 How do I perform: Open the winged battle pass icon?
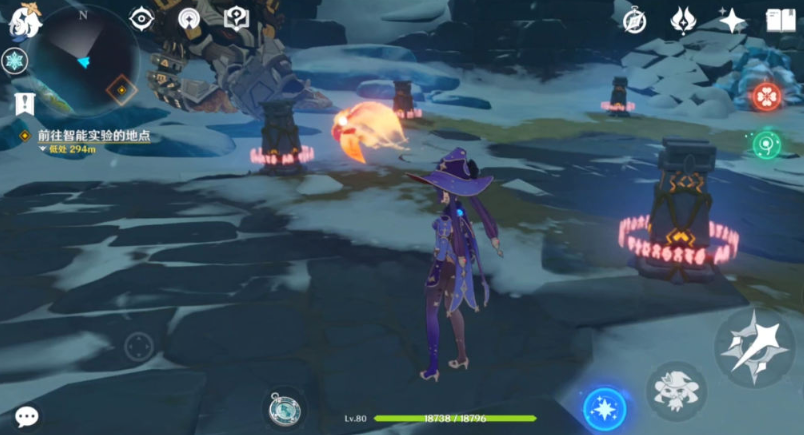click(x=683, y=20)
